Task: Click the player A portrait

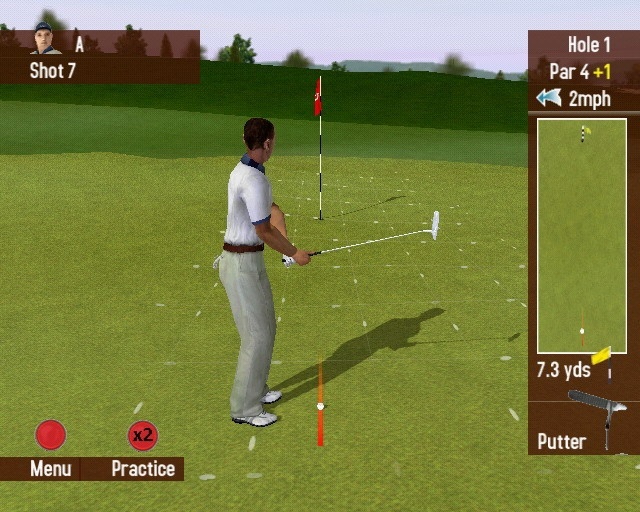Action: click(43, 39)
